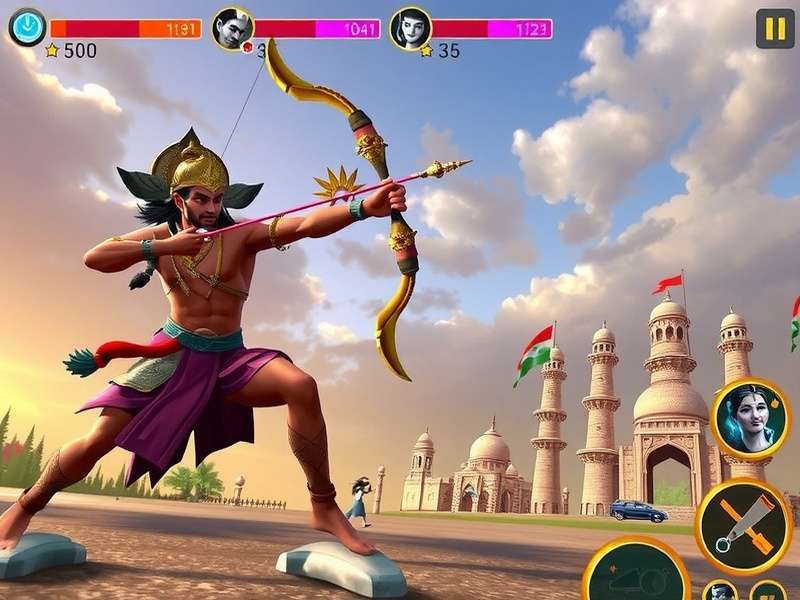Tap the large dark green action button
This screenshot has width=800, height=600.
(636, 578)
